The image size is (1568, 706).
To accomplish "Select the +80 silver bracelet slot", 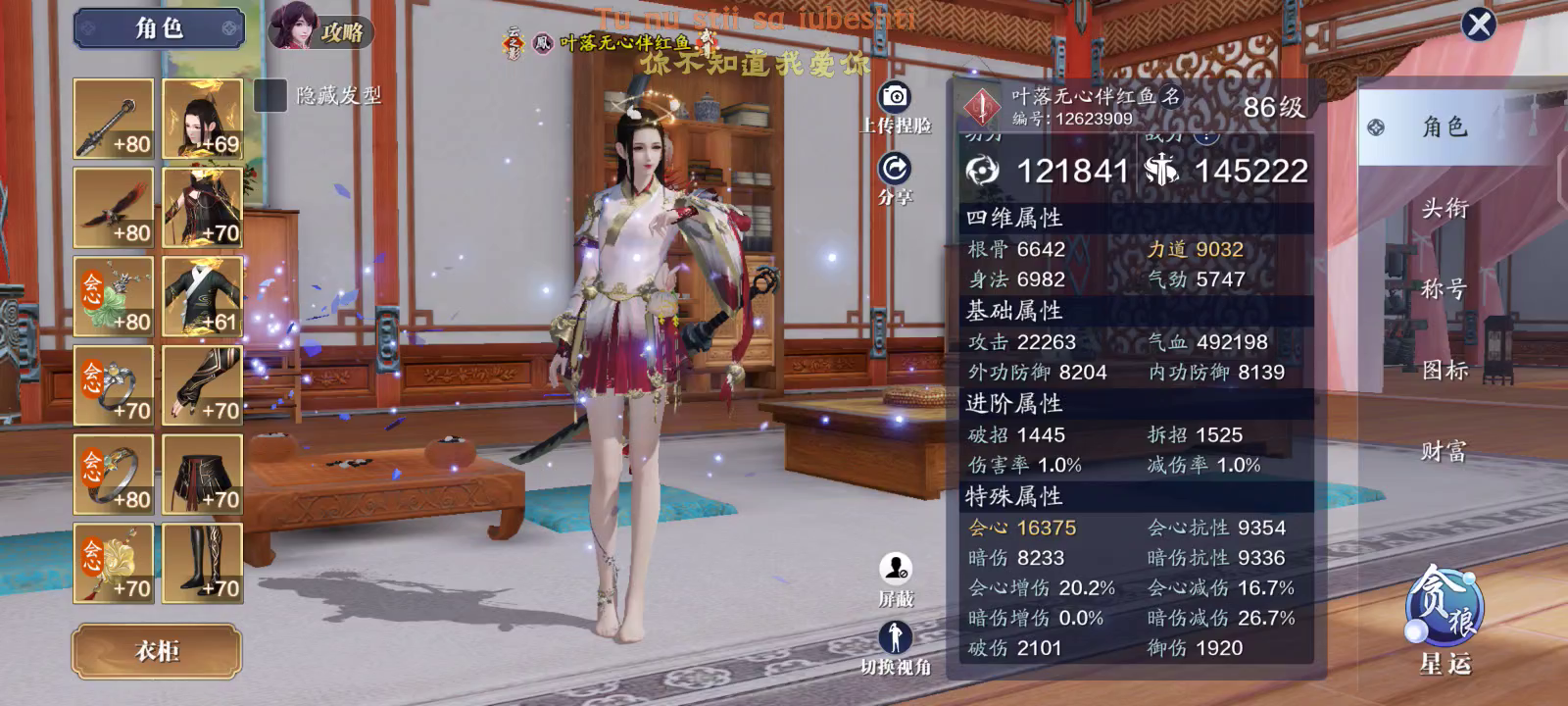I will [114, 475].
